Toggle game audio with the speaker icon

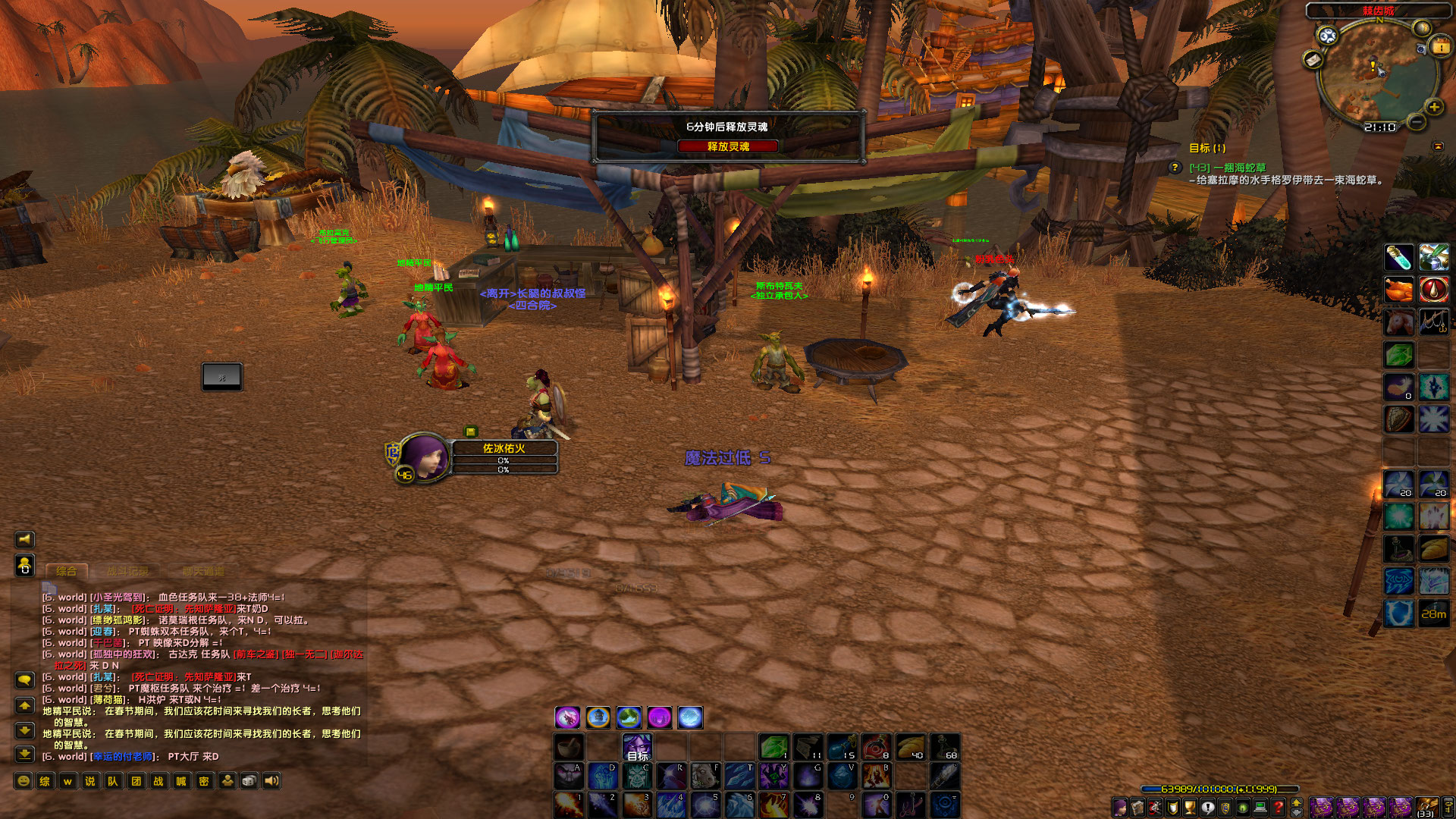[x=271, y=781]
